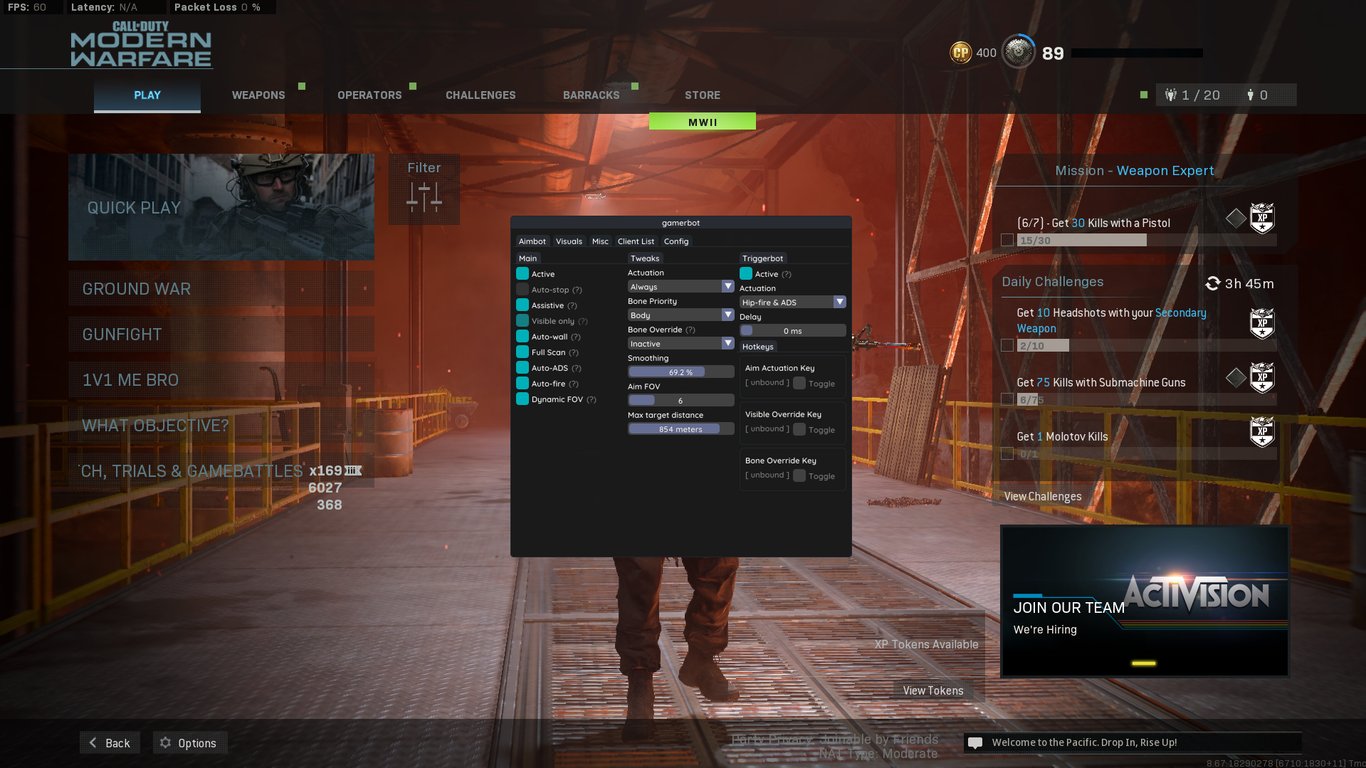1366x768 pixels.
Task: Switch to the Visuals tab in gamerbot
Action: pyautogui.click(x=568, y=241)
